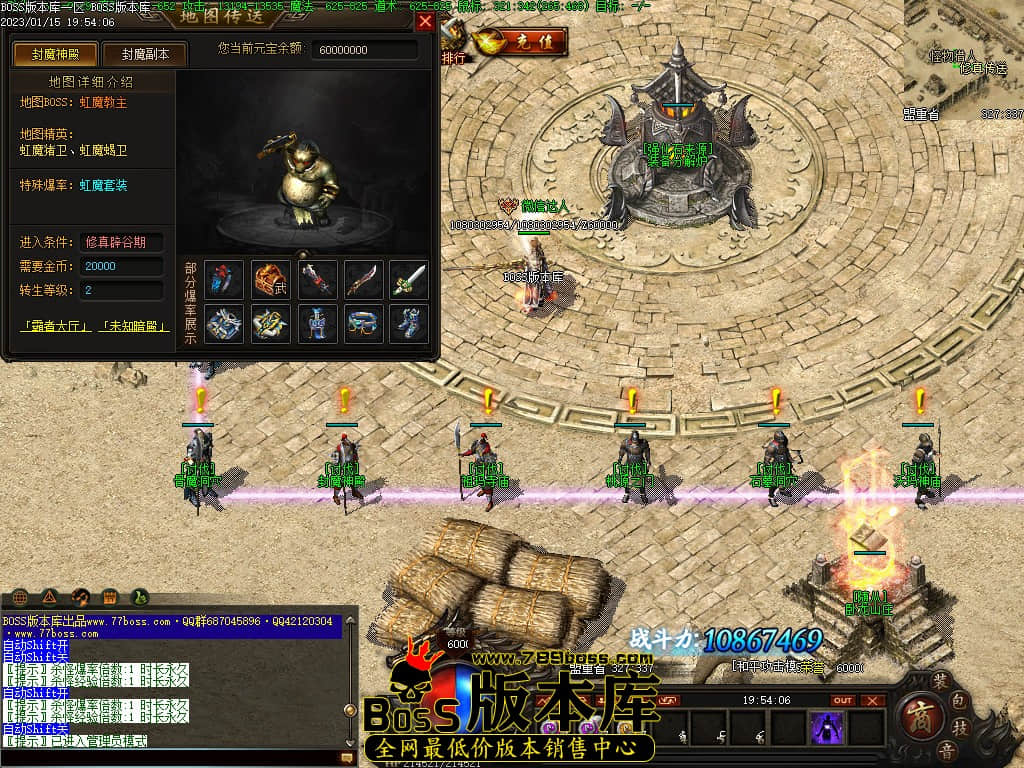The height and width of the screenshot is (768, 1024).
Task: Select the treasure chest drop preview slot
Action: [271, 280]
